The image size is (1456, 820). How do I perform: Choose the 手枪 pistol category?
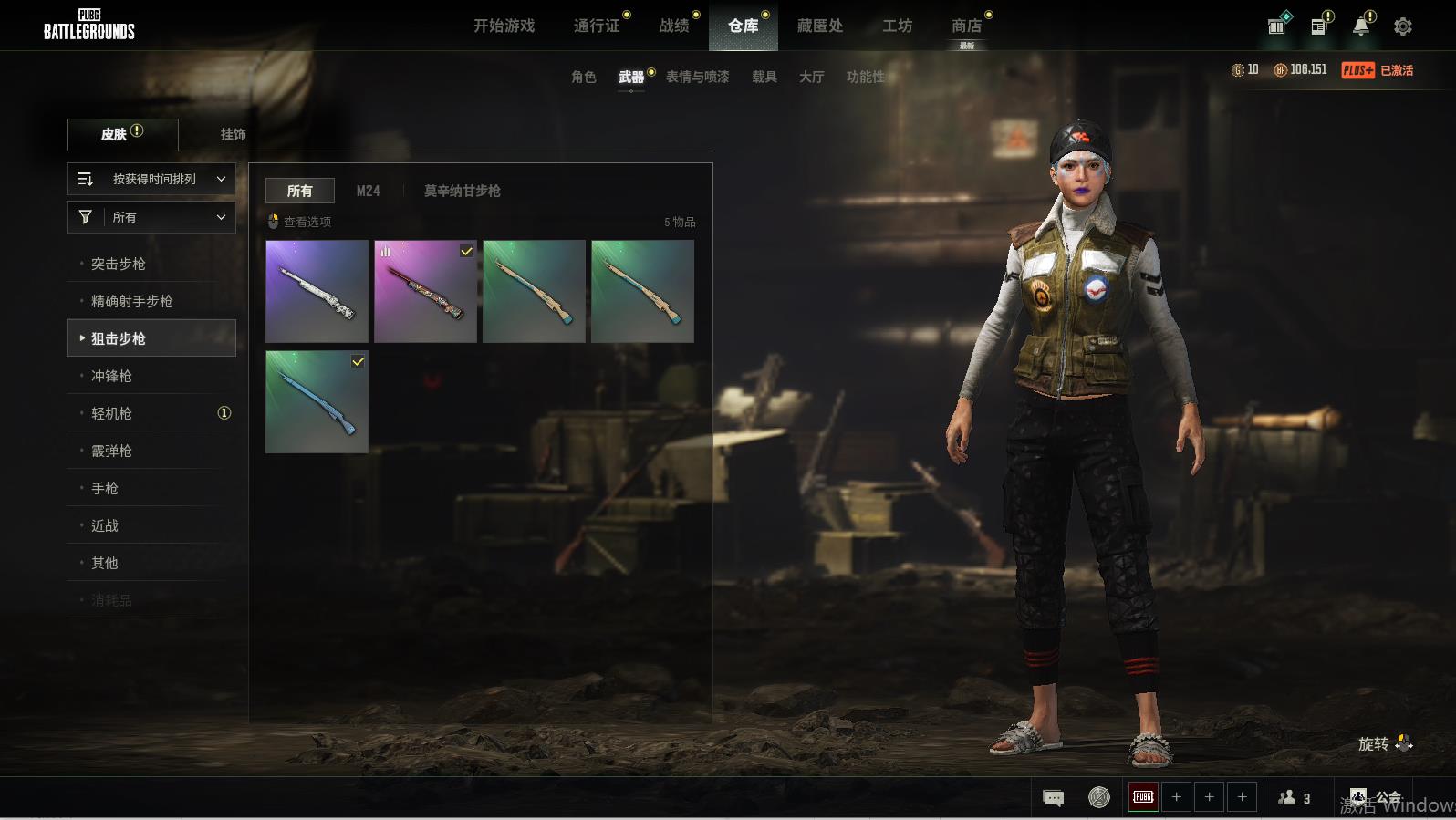105,488
